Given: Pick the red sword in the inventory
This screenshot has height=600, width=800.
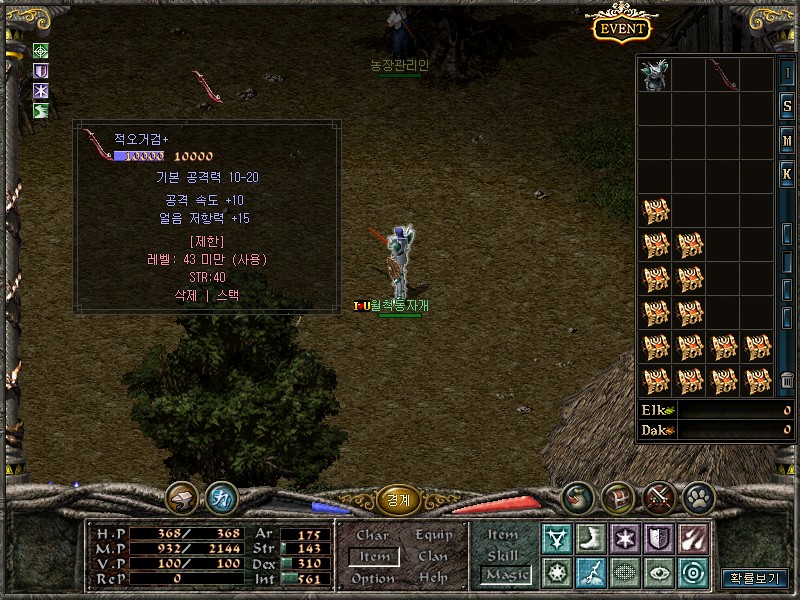Looking at the screenshot, I should 723,75.
